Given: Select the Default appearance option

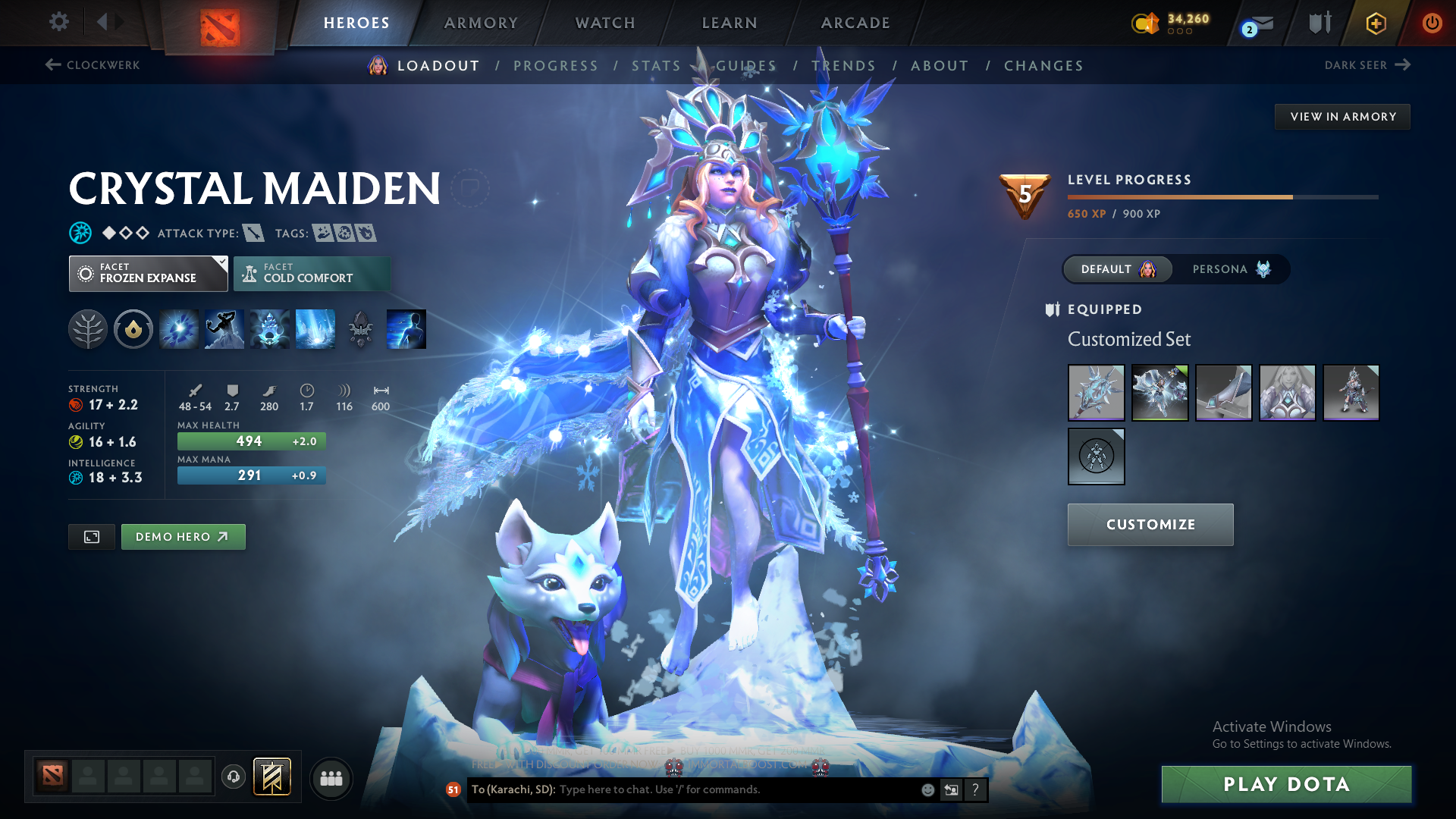Looking at the screenshot, I should (x=1117, y=269).
